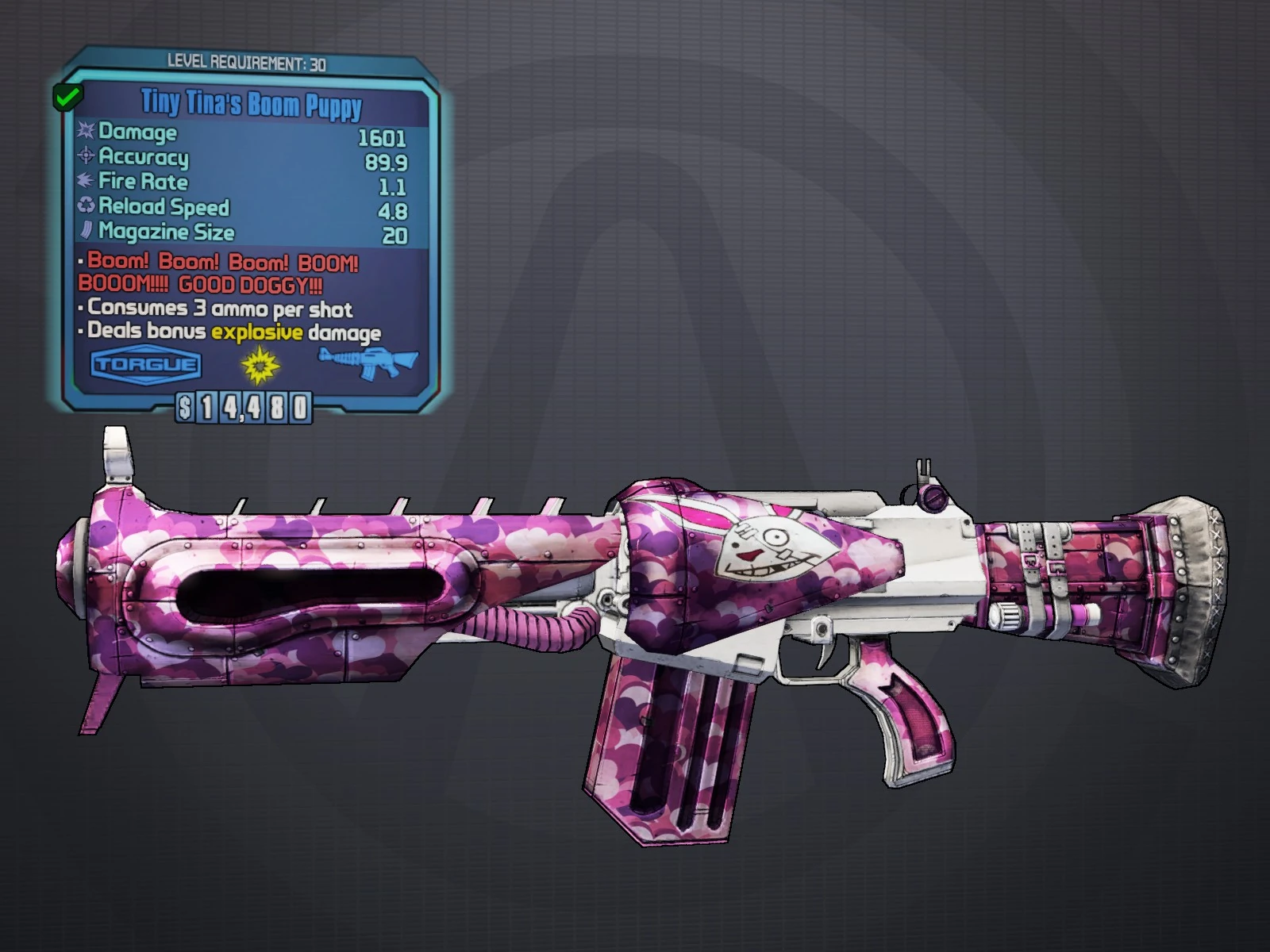Click the blue assault rifle type icon
Viewport: 1270px width, 952px height.
coord(368,363)
